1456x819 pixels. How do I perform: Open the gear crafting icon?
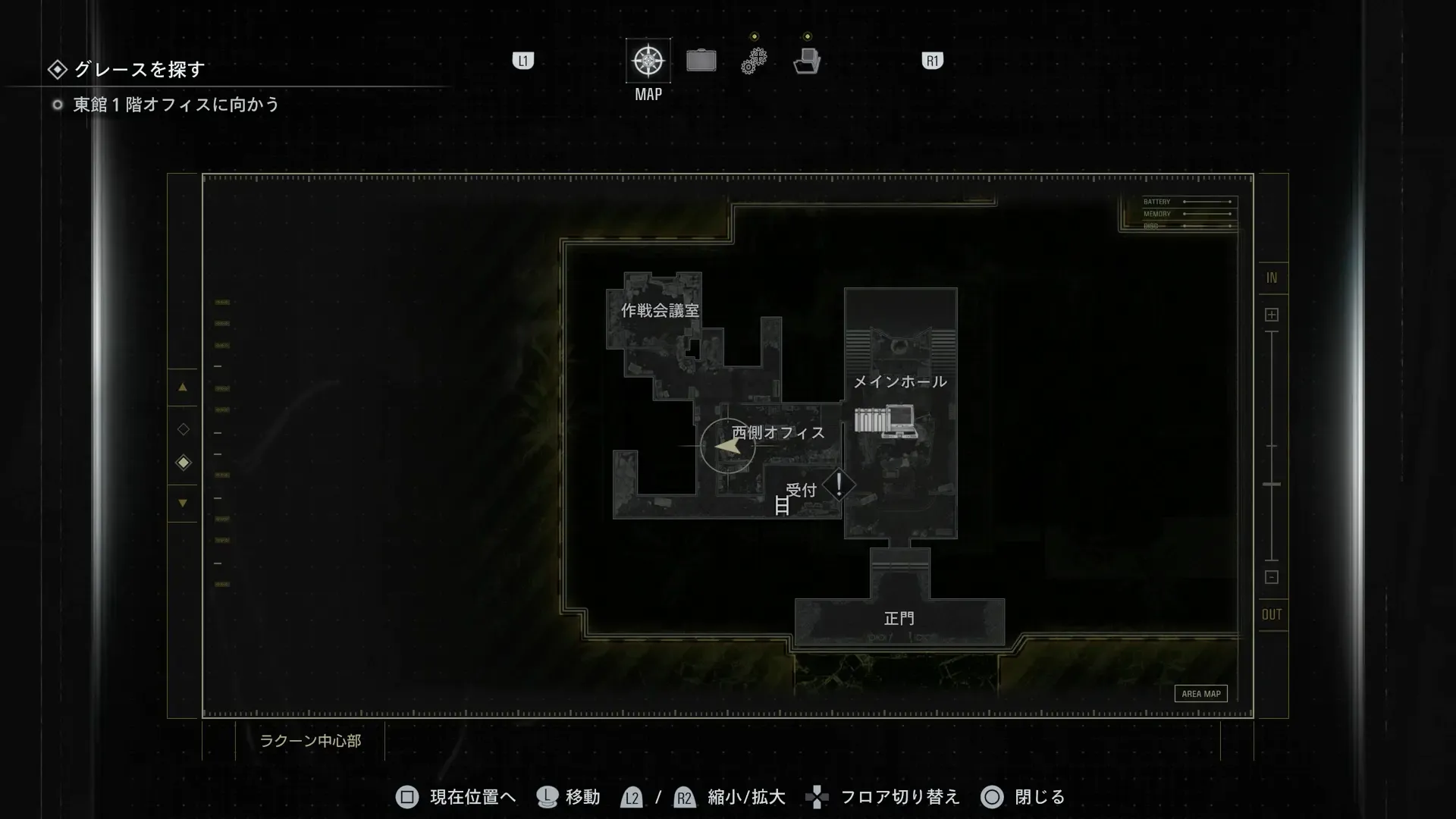pos(754,60)
